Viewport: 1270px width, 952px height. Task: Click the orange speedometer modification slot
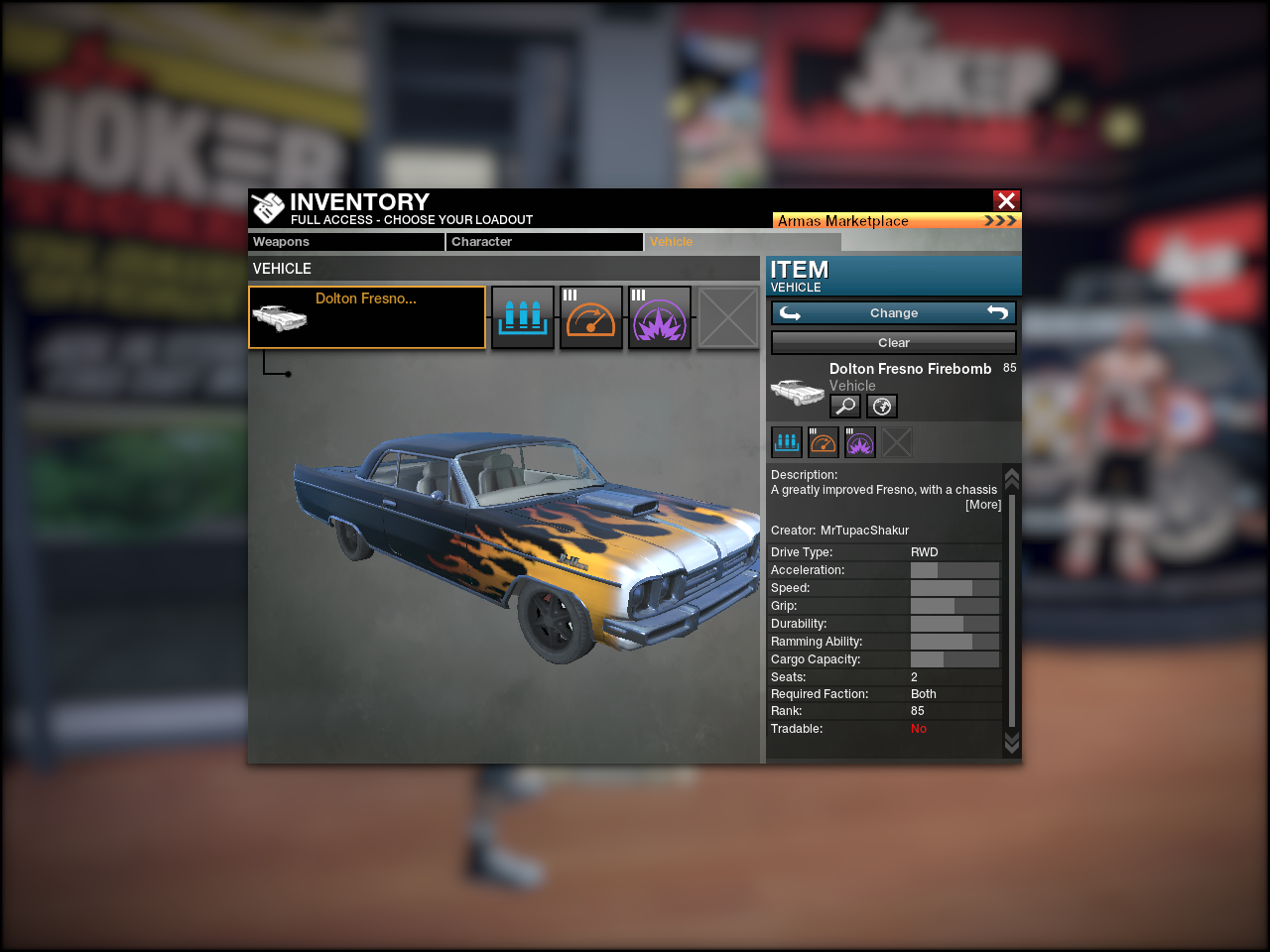tap(591, 317)
